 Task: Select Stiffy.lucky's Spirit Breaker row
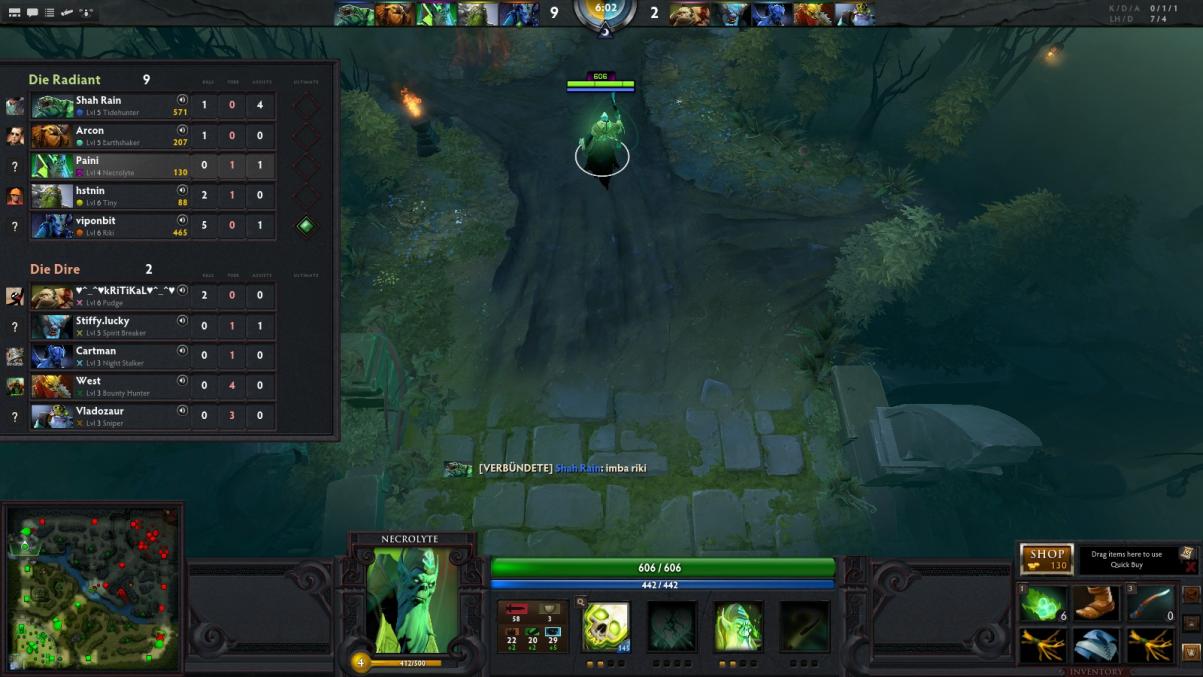(x=110, y=326)
